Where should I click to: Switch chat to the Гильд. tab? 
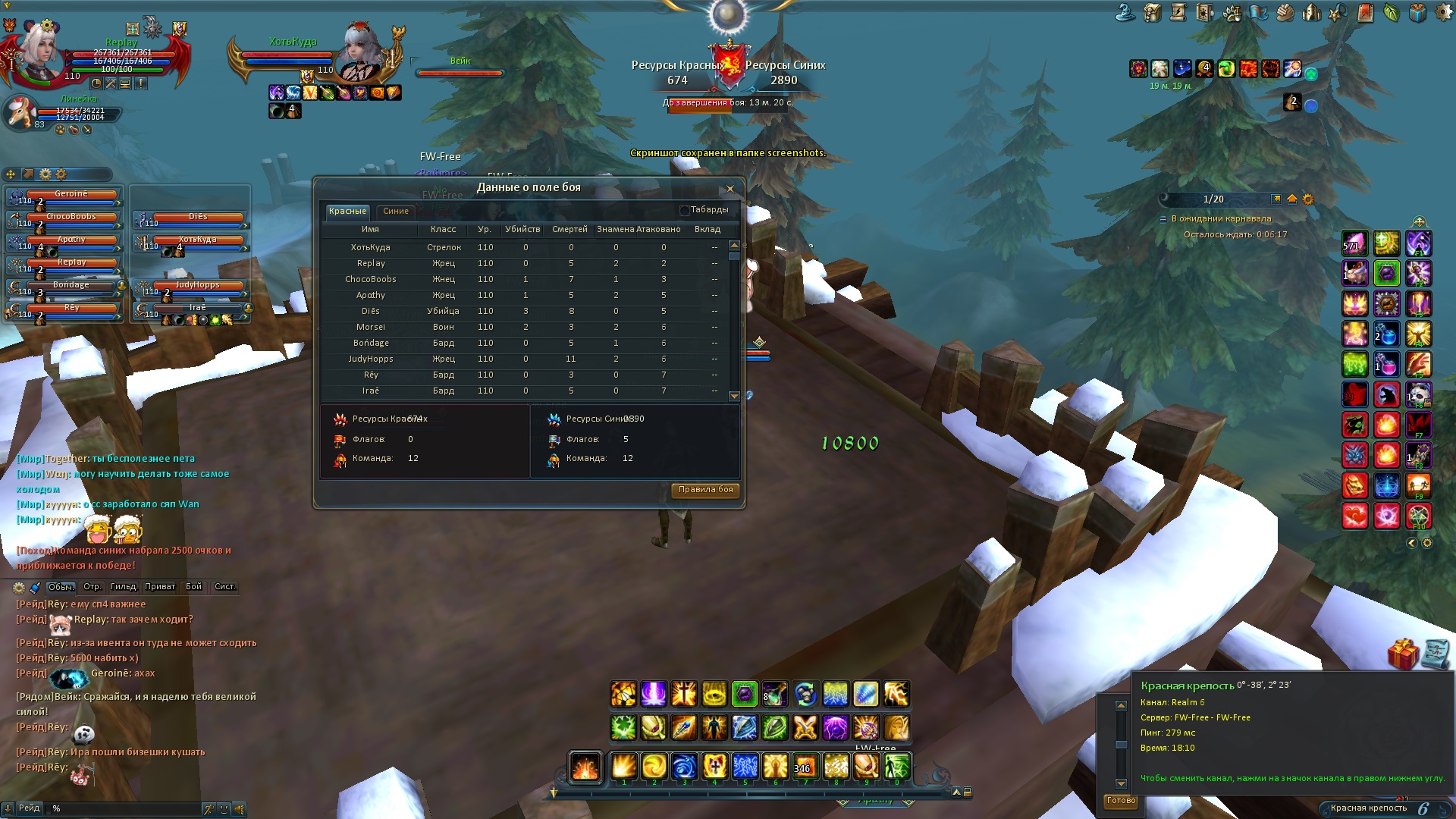[x=124, y=587]
